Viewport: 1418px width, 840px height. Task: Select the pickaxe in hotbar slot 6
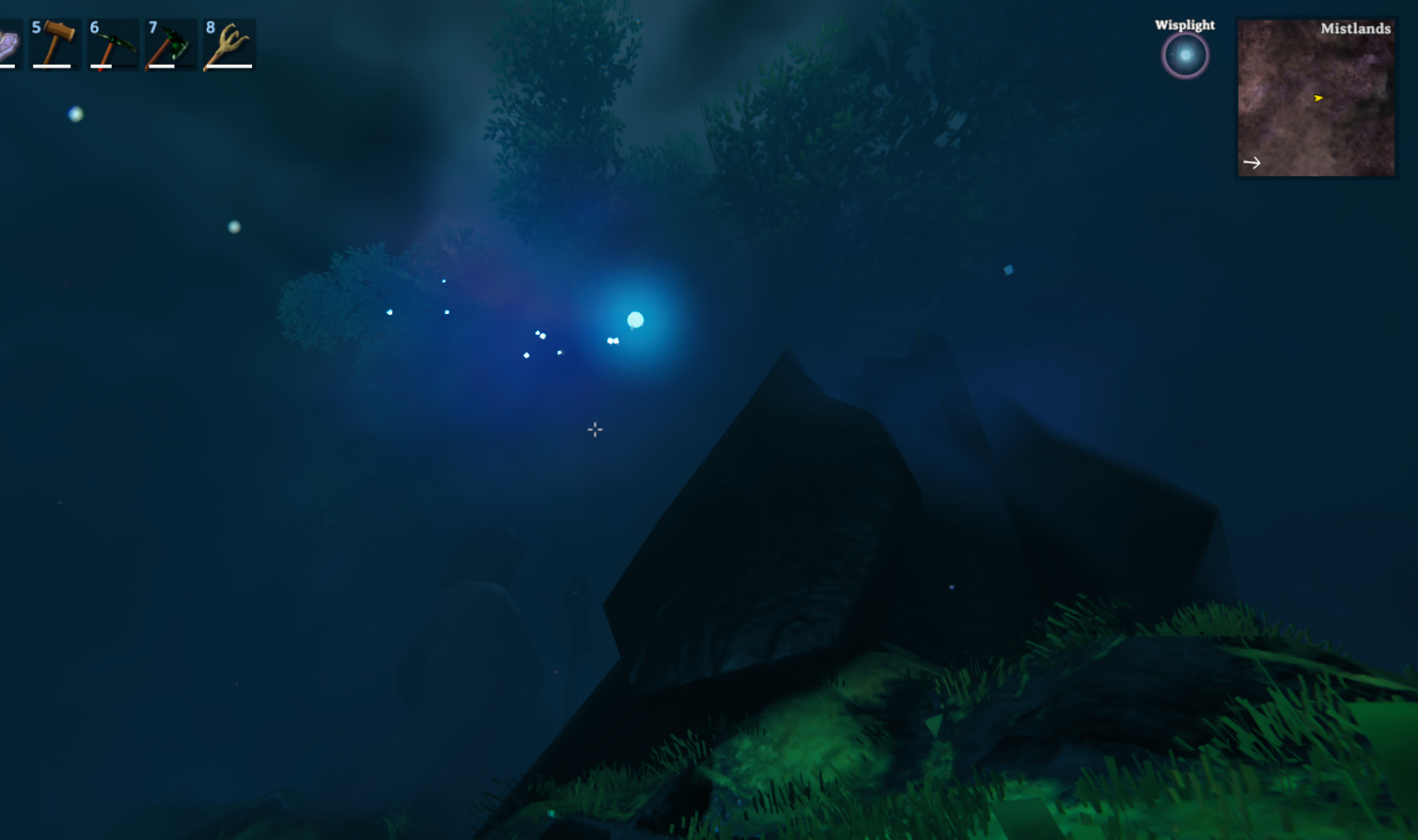[113, 43]
